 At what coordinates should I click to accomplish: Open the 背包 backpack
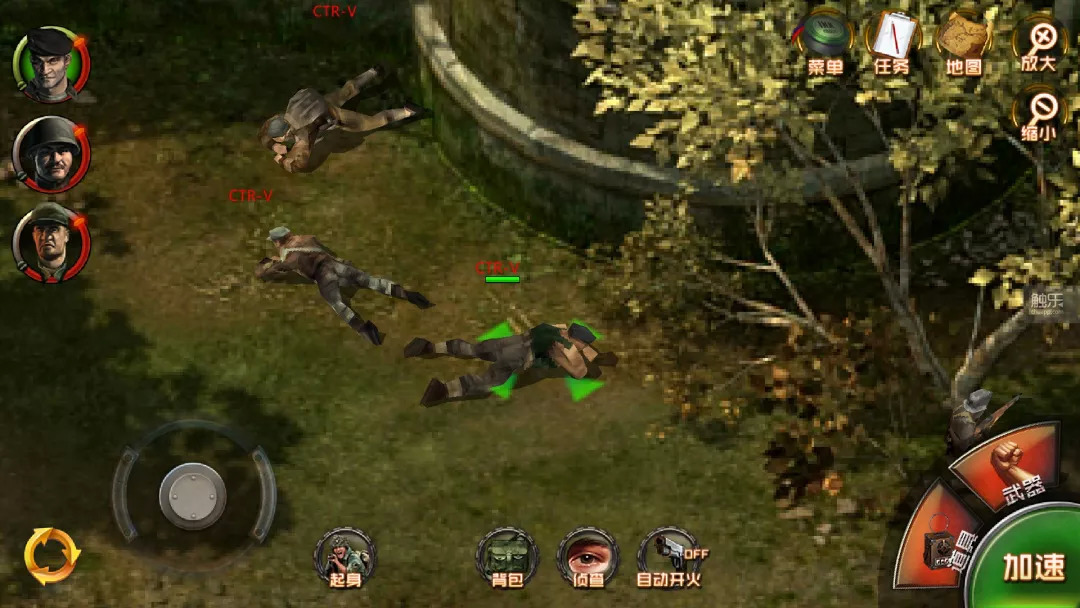pyautogui.click(x=507, y=558)
